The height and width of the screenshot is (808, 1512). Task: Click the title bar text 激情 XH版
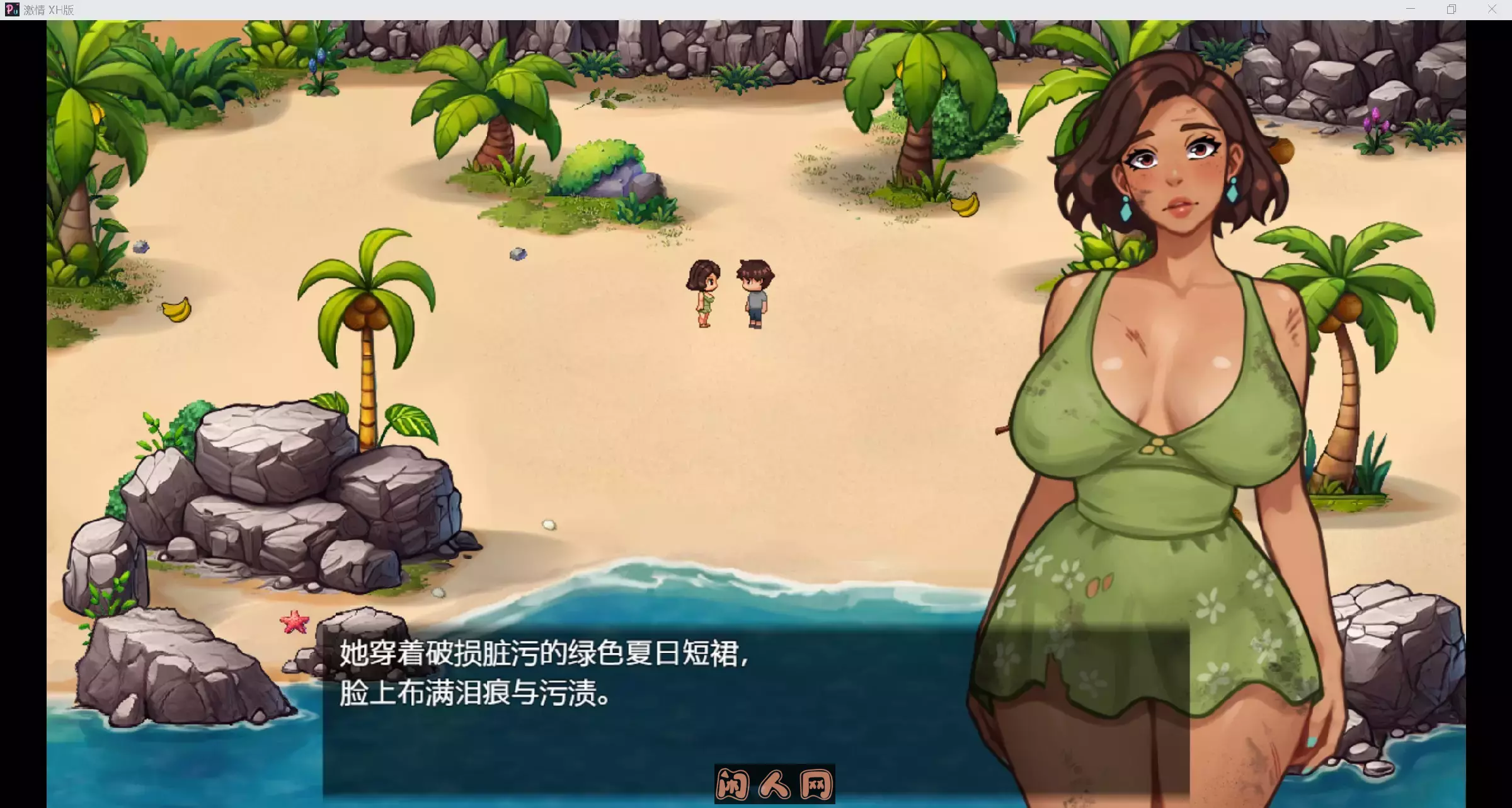click(47, 9)
